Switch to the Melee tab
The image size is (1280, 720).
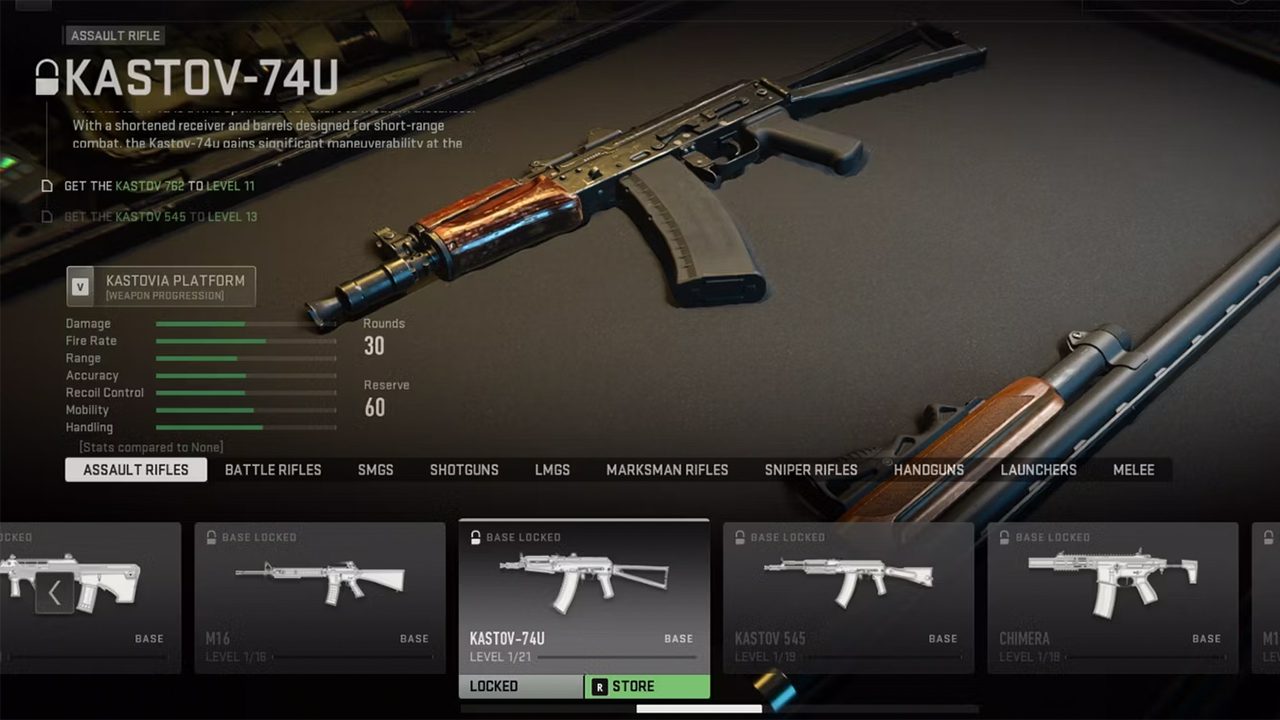[1134, 470]
